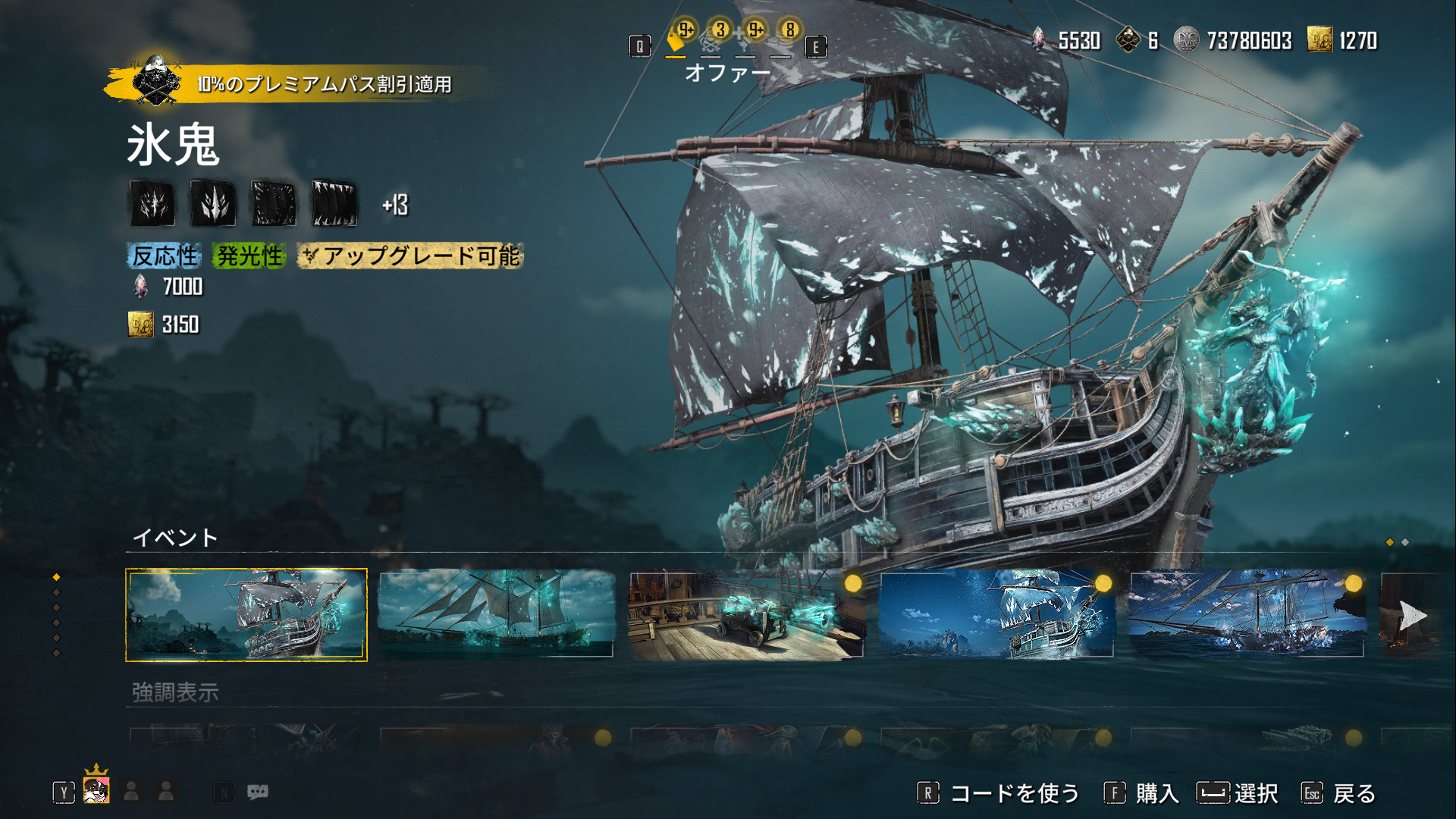Inspect the first ice-shard sail cosmetic icon
1456x819 pixels.
pos(152,204)
